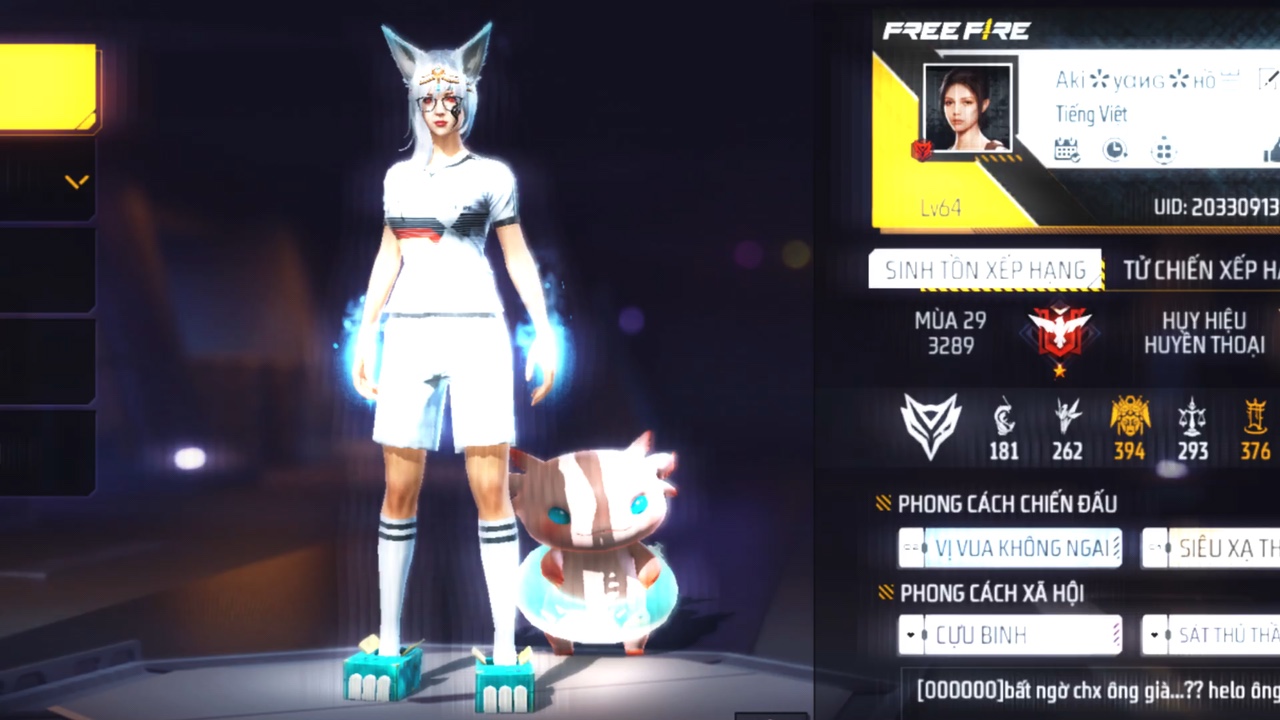Choose the Siêu Xạ Thủ battle style tag

[x=1212, y=548]
